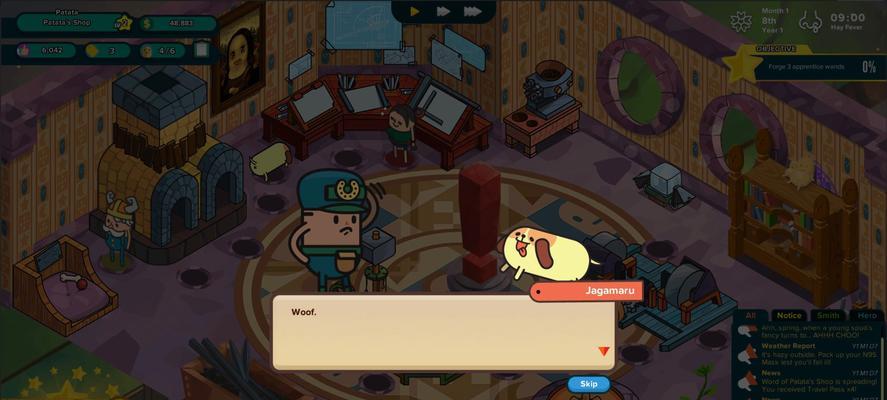Advance dialogue using the red arrow

tap(604, 351)
